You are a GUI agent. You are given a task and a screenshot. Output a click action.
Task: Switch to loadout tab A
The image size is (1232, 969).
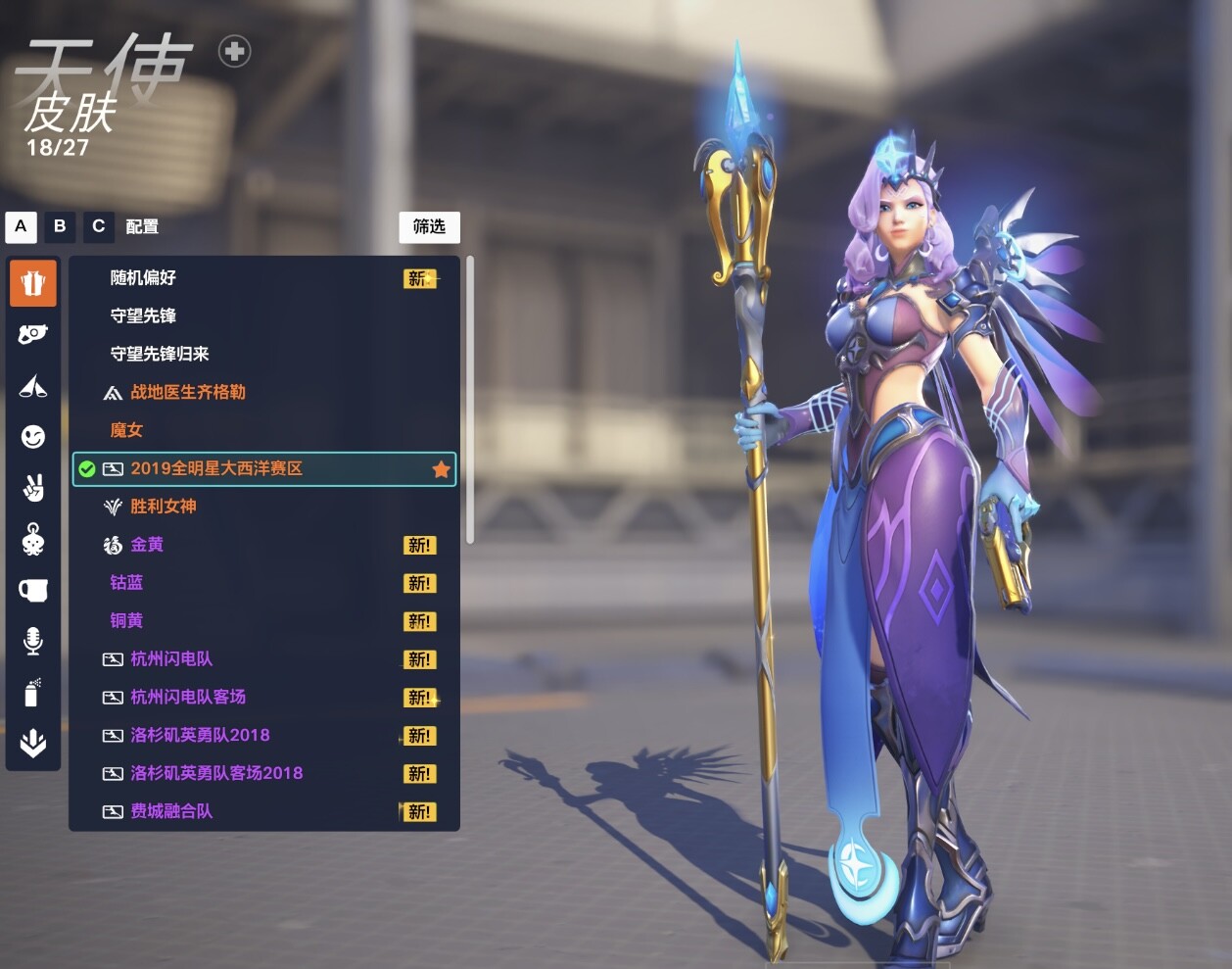point(21,226)
